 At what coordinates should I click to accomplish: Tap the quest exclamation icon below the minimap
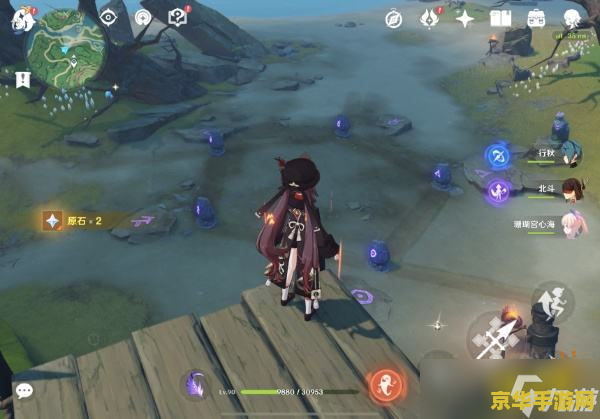point(22,78)
